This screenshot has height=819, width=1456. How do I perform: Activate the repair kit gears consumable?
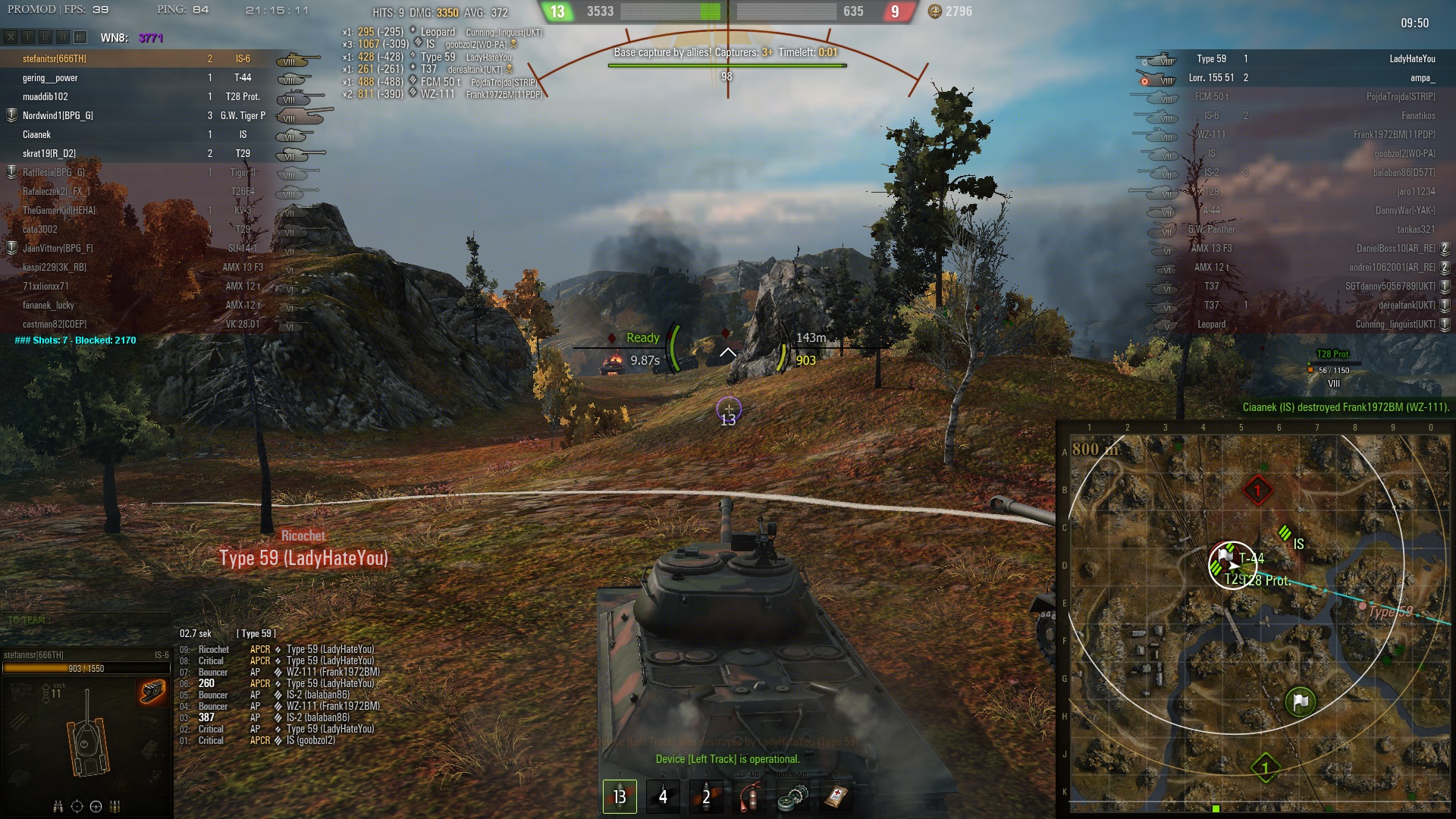792,796
